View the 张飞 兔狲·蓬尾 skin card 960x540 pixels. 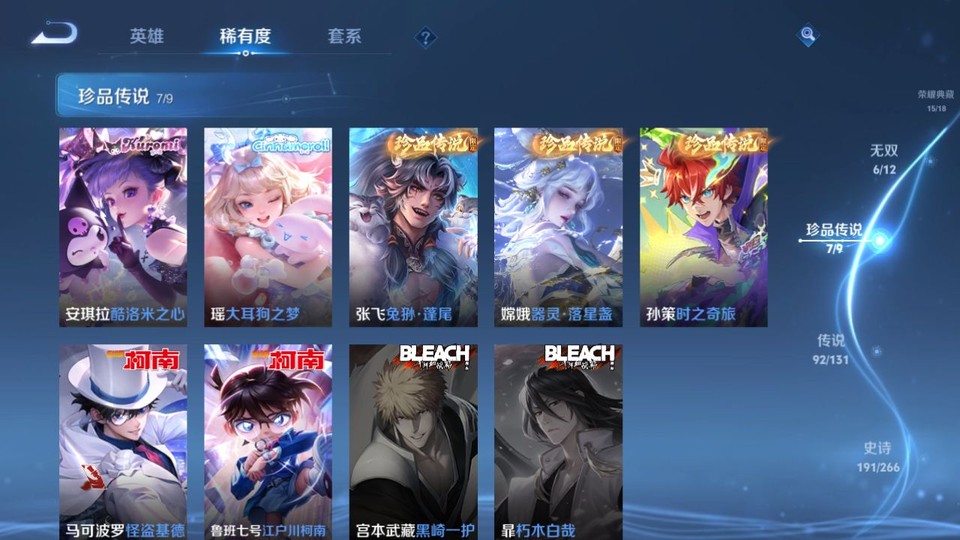pyautogui.click(x=413, y=227)
